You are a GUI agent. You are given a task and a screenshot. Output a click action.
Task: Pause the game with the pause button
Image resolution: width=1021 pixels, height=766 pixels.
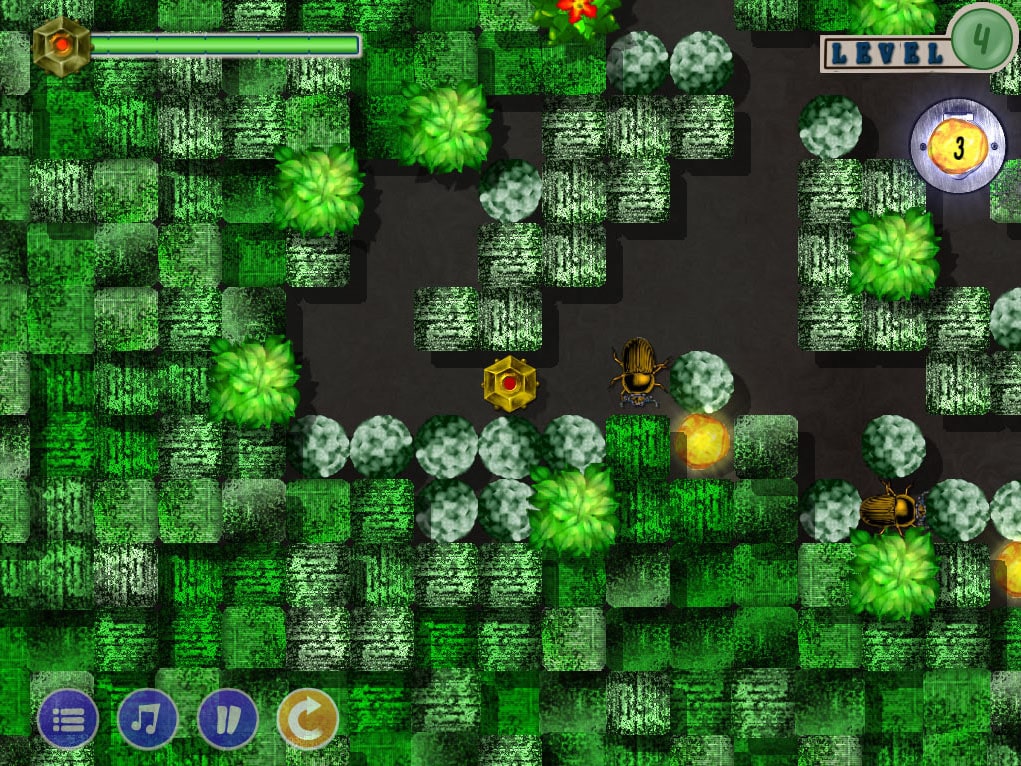(228, 718)
